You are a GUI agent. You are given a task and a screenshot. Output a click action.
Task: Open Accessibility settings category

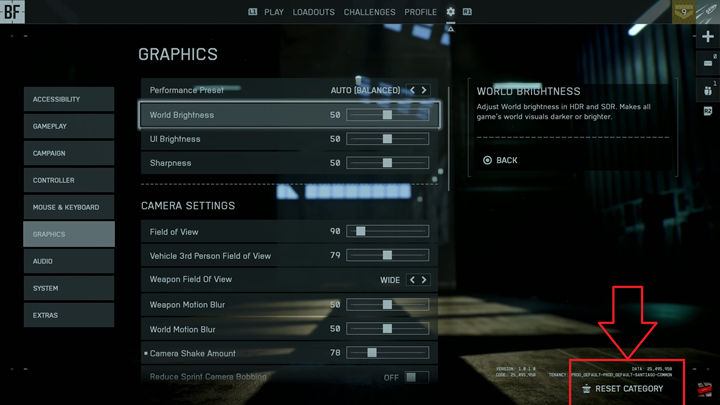click(69, 99)
